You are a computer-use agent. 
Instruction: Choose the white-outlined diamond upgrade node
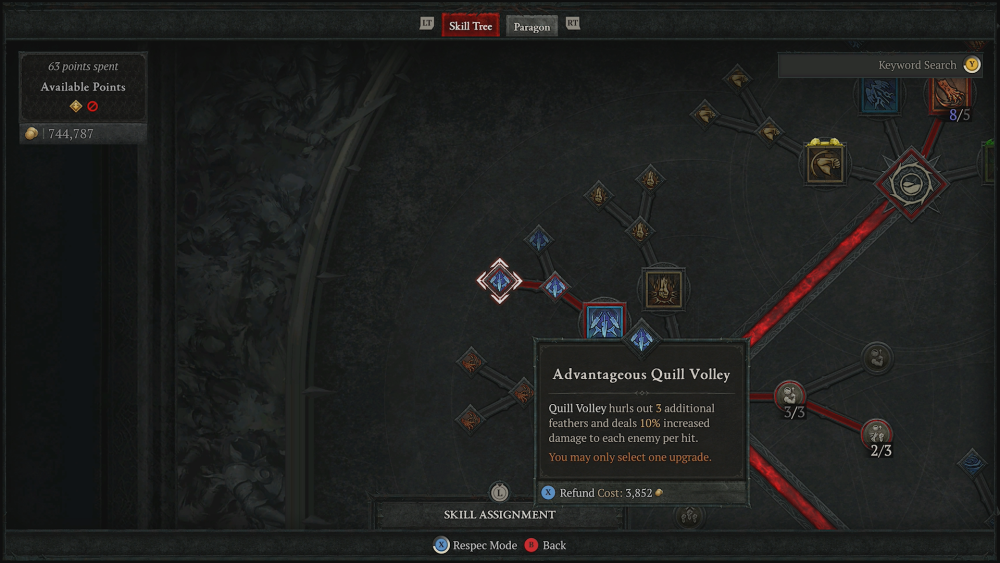[498, 281]
